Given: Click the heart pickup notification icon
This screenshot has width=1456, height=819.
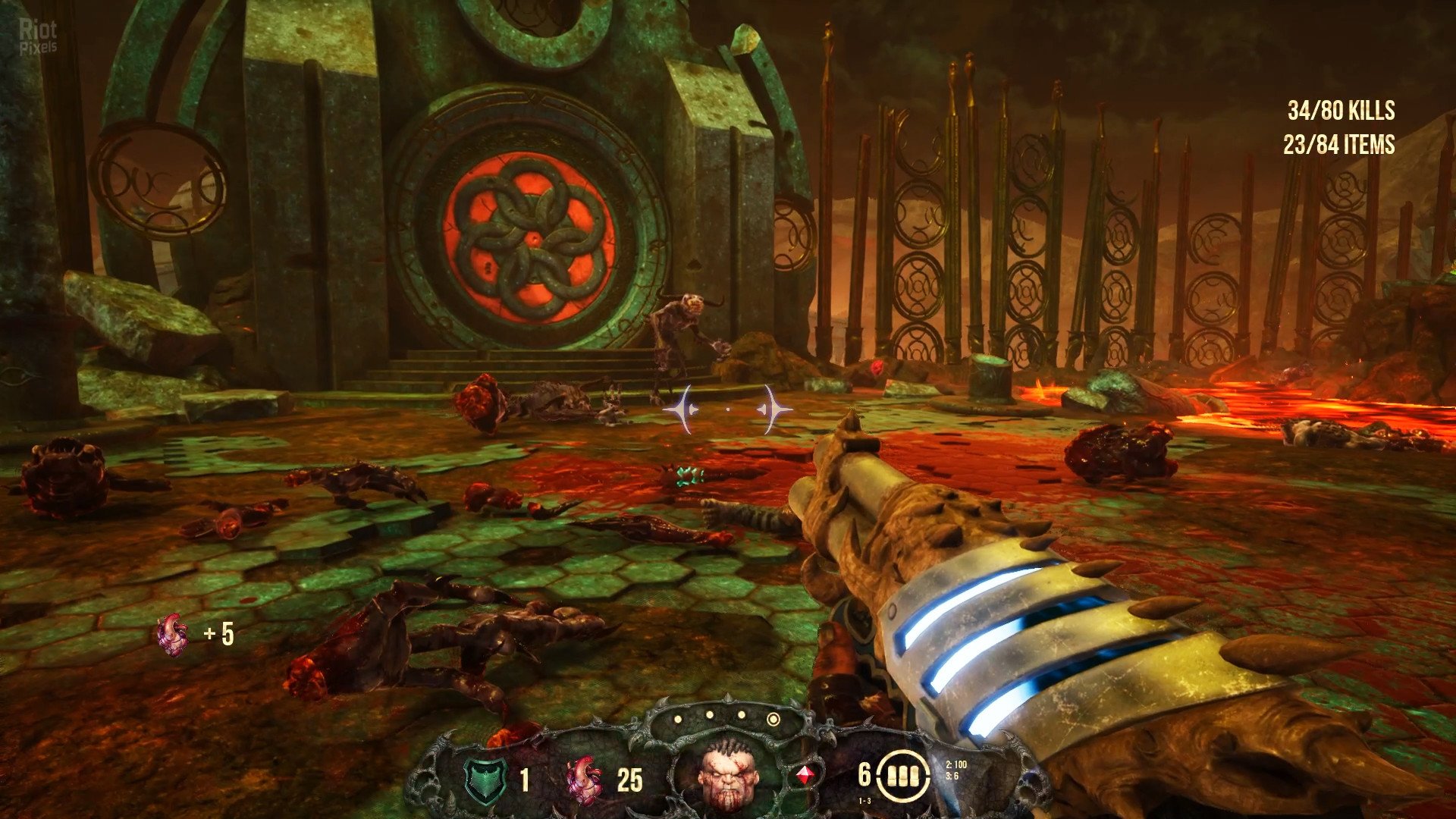Looking at the screenshot, I should 173,634.
